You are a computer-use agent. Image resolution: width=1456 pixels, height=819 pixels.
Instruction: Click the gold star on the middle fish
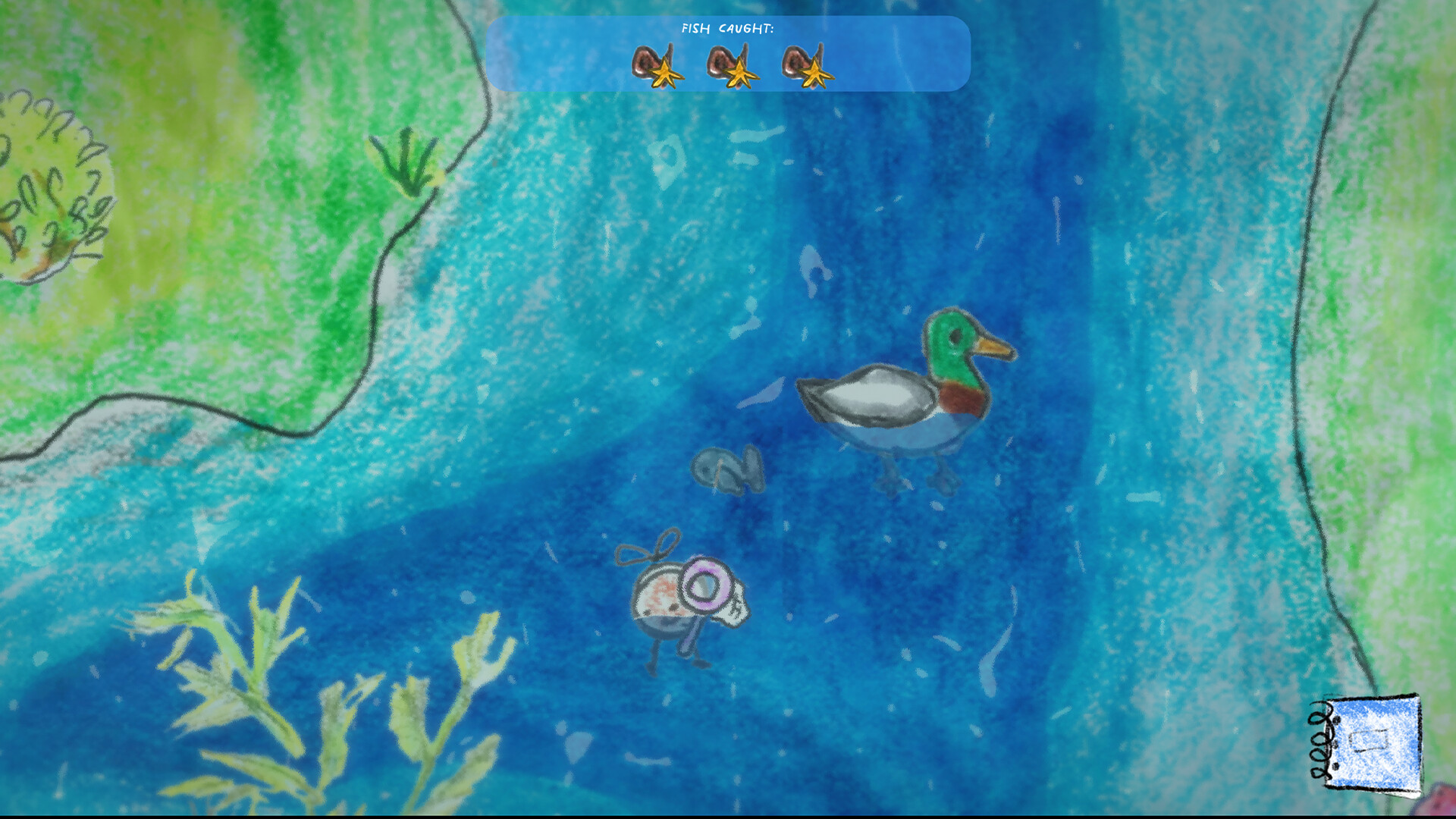(739, 73)
